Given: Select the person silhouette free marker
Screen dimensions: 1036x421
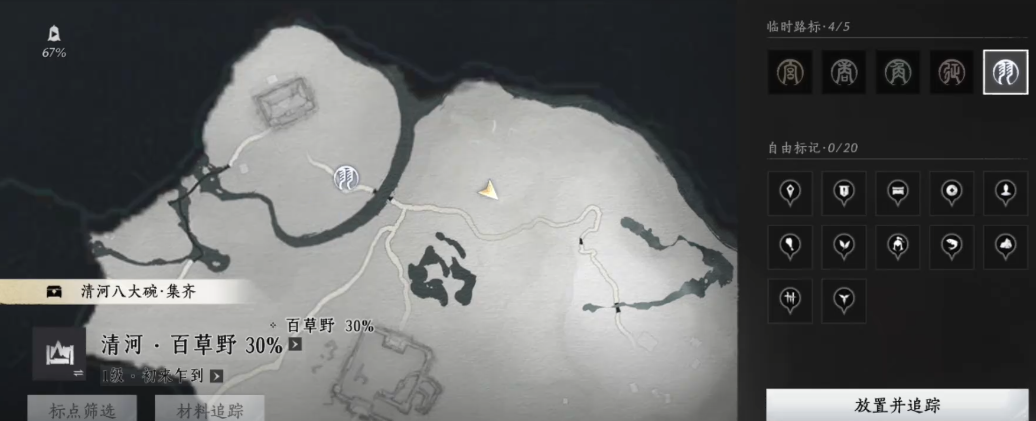Looking at the screenshot, I should click(1005, 192).
